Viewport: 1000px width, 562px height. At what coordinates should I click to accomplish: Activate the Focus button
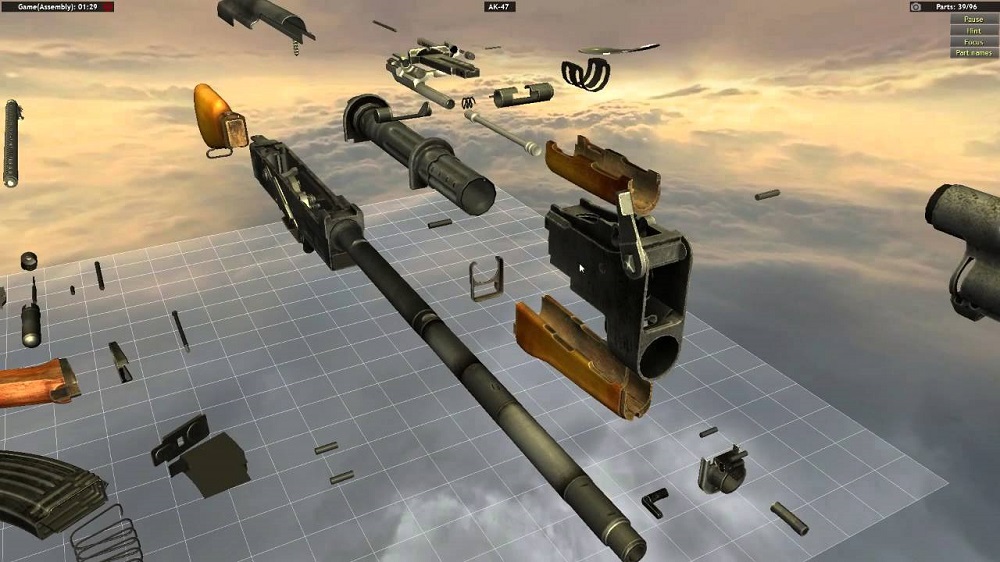click(x=973, y=42)
